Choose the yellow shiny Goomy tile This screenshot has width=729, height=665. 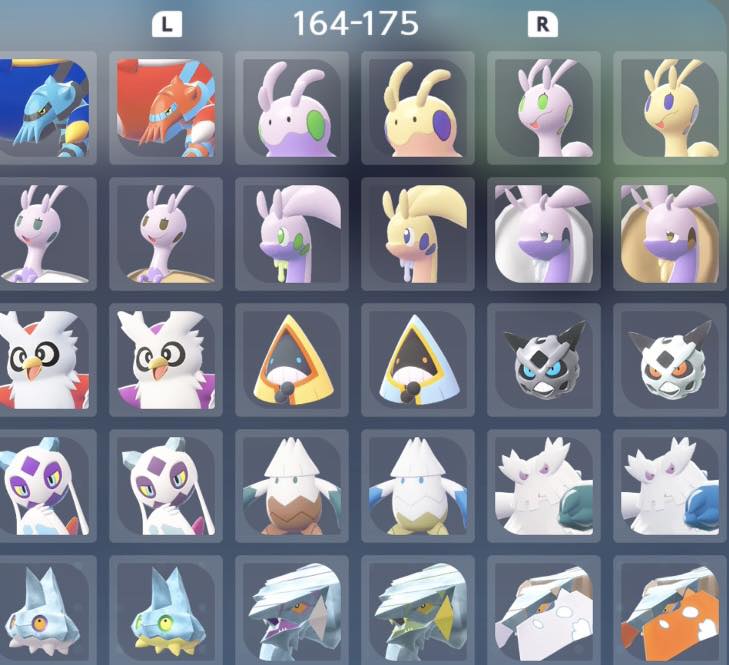(x=418, y=108)
